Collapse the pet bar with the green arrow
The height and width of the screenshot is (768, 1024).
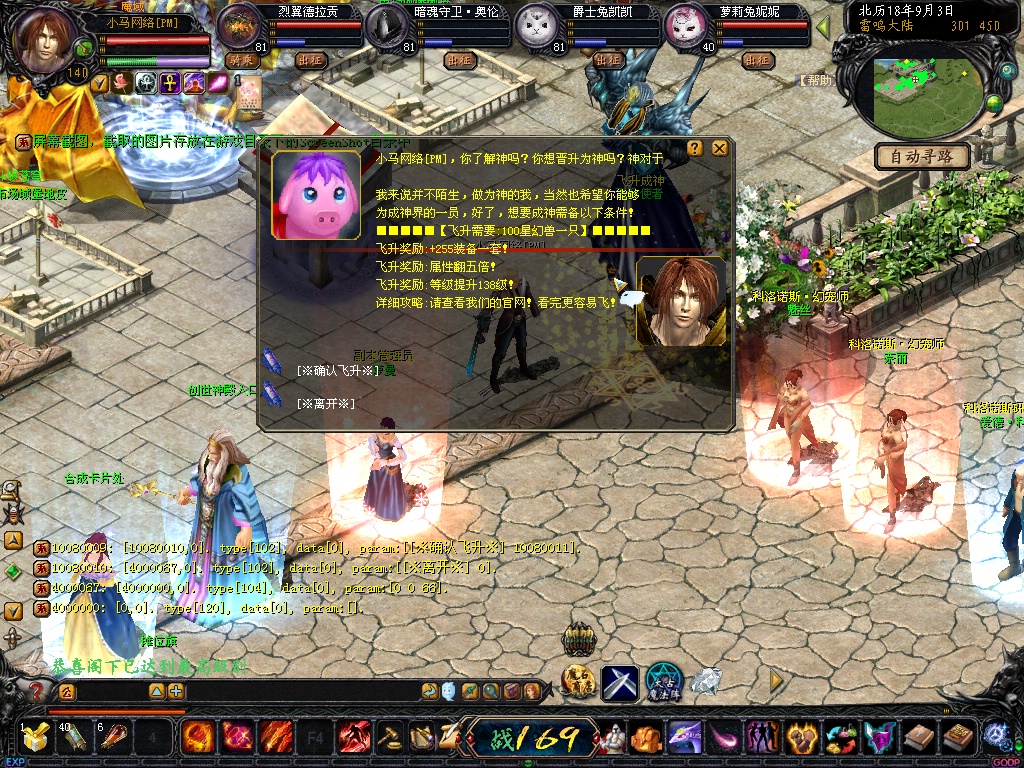tap(823, 27)
